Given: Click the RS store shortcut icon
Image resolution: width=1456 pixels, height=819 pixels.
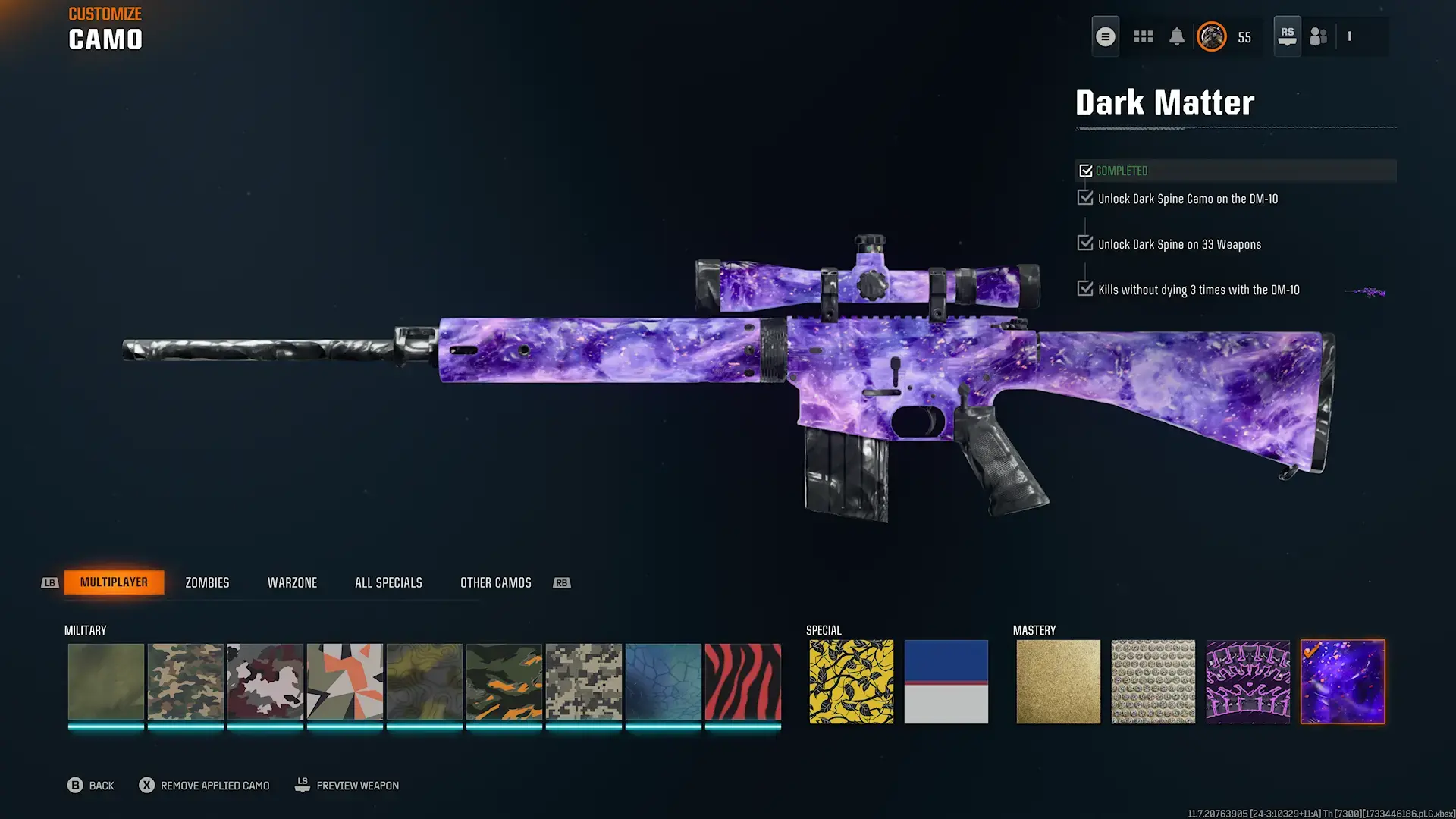Looking at the screenshot, I should (x=1287, y=36).
